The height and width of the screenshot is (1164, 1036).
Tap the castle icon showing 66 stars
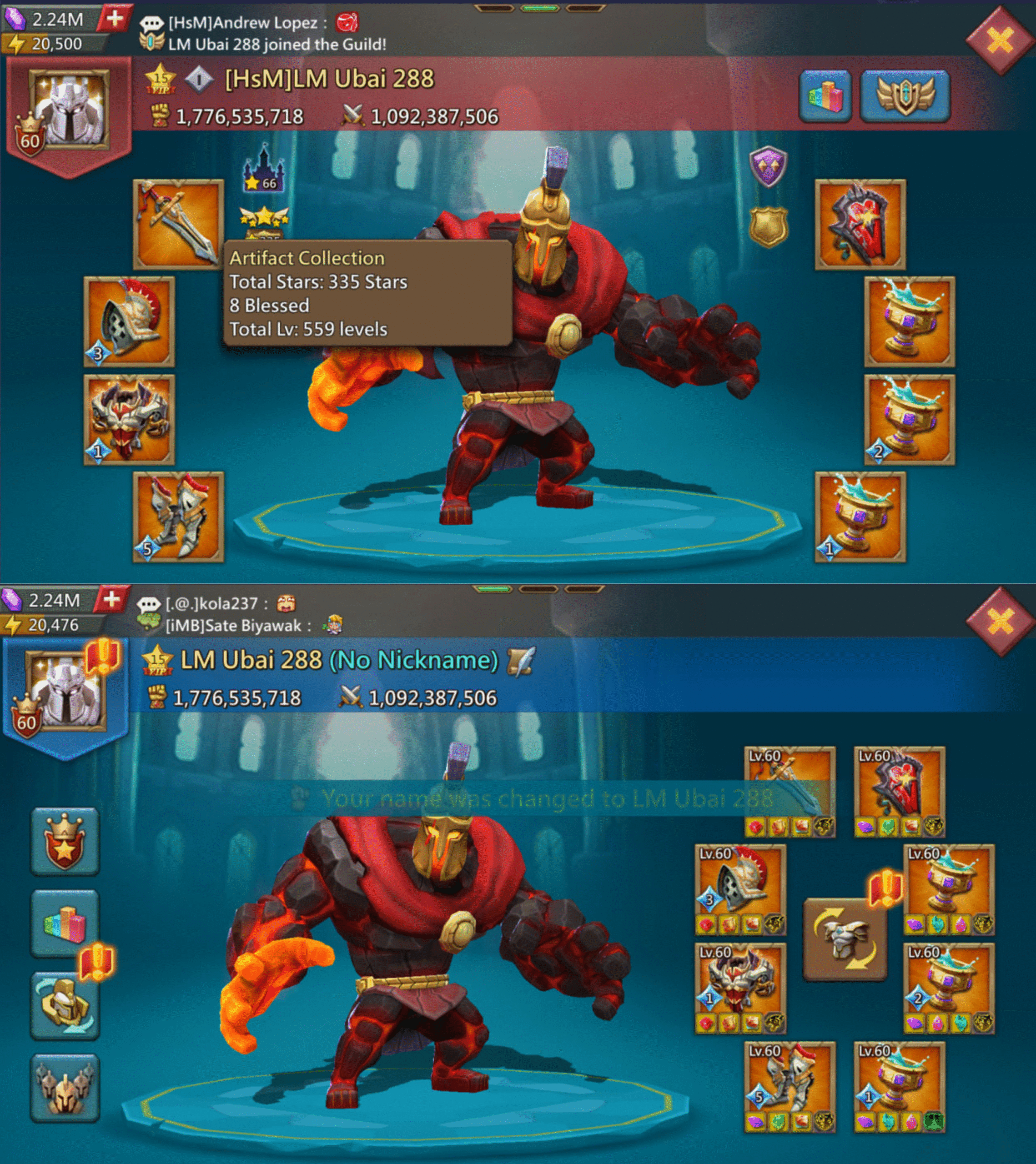[x=263, y=169]
